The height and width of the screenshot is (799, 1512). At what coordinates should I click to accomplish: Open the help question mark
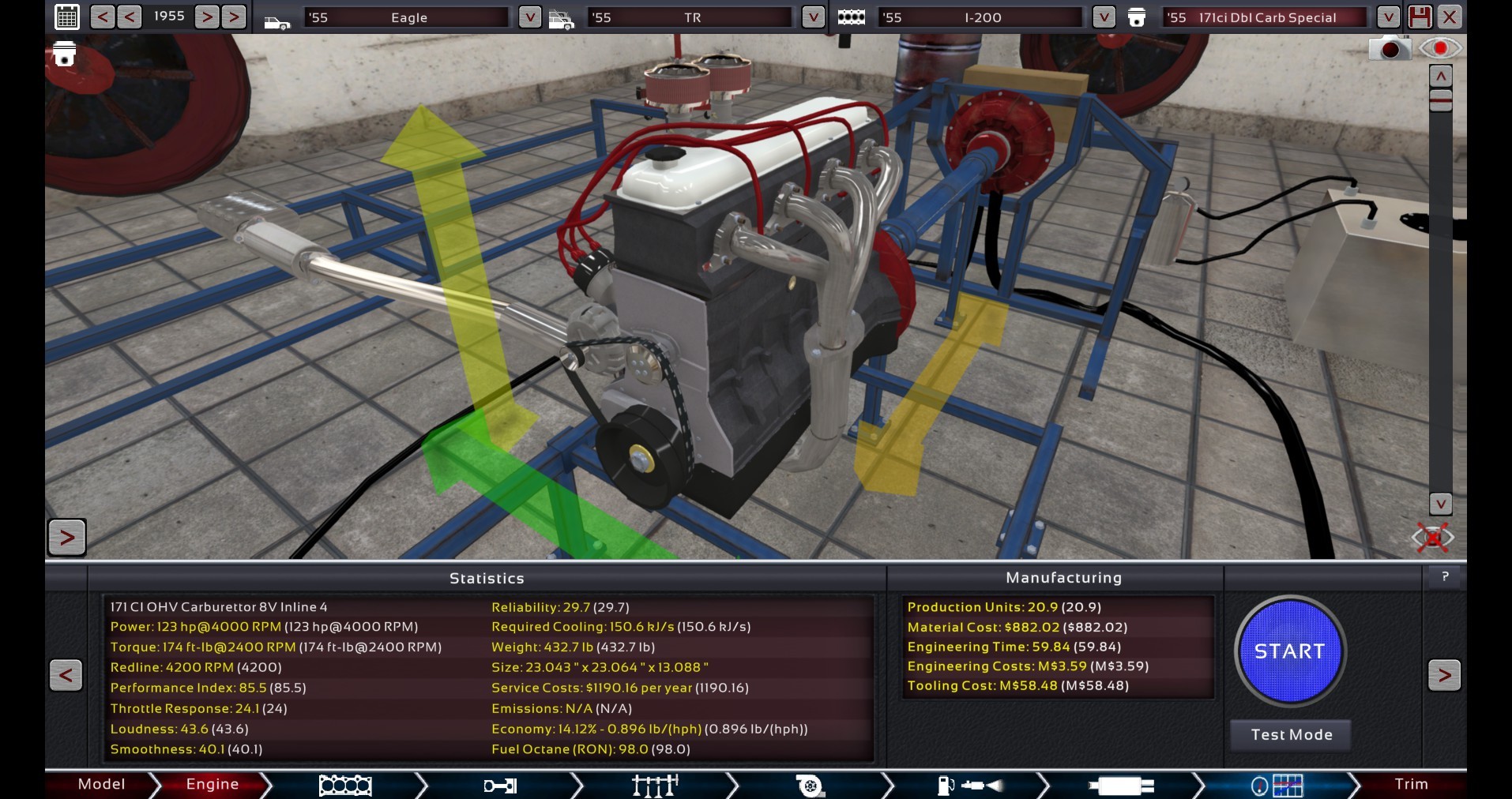tap(1445, 577)
